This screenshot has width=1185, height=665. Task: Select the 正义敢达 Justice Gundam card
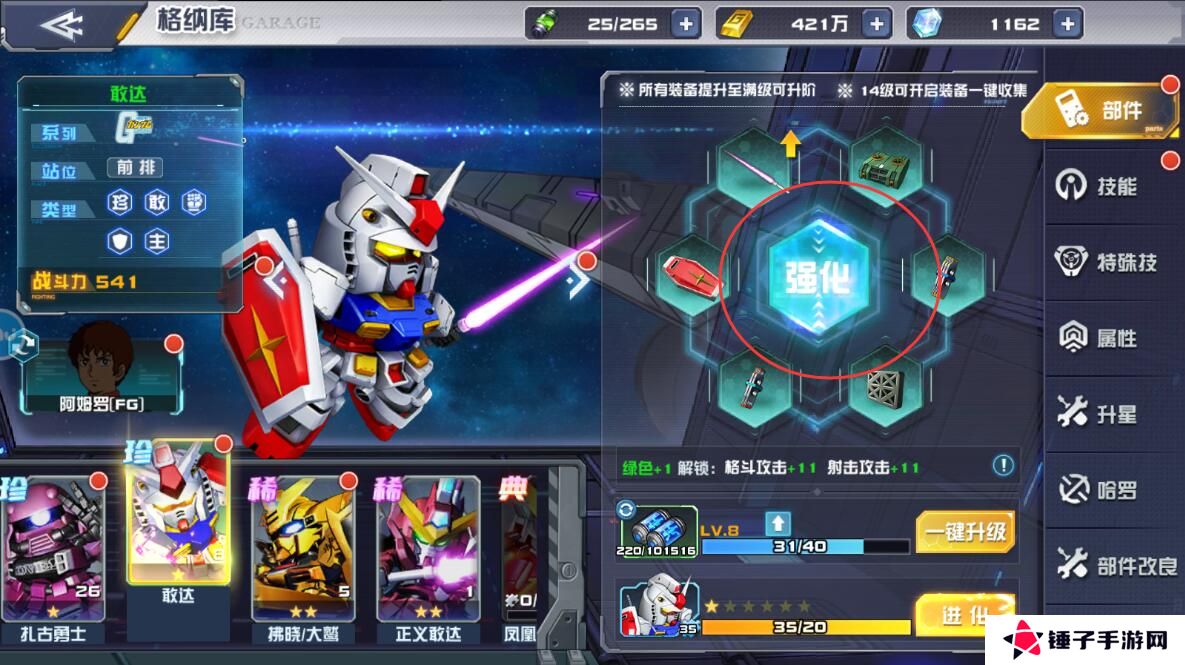pyautogui.click(x=428, y=555)
